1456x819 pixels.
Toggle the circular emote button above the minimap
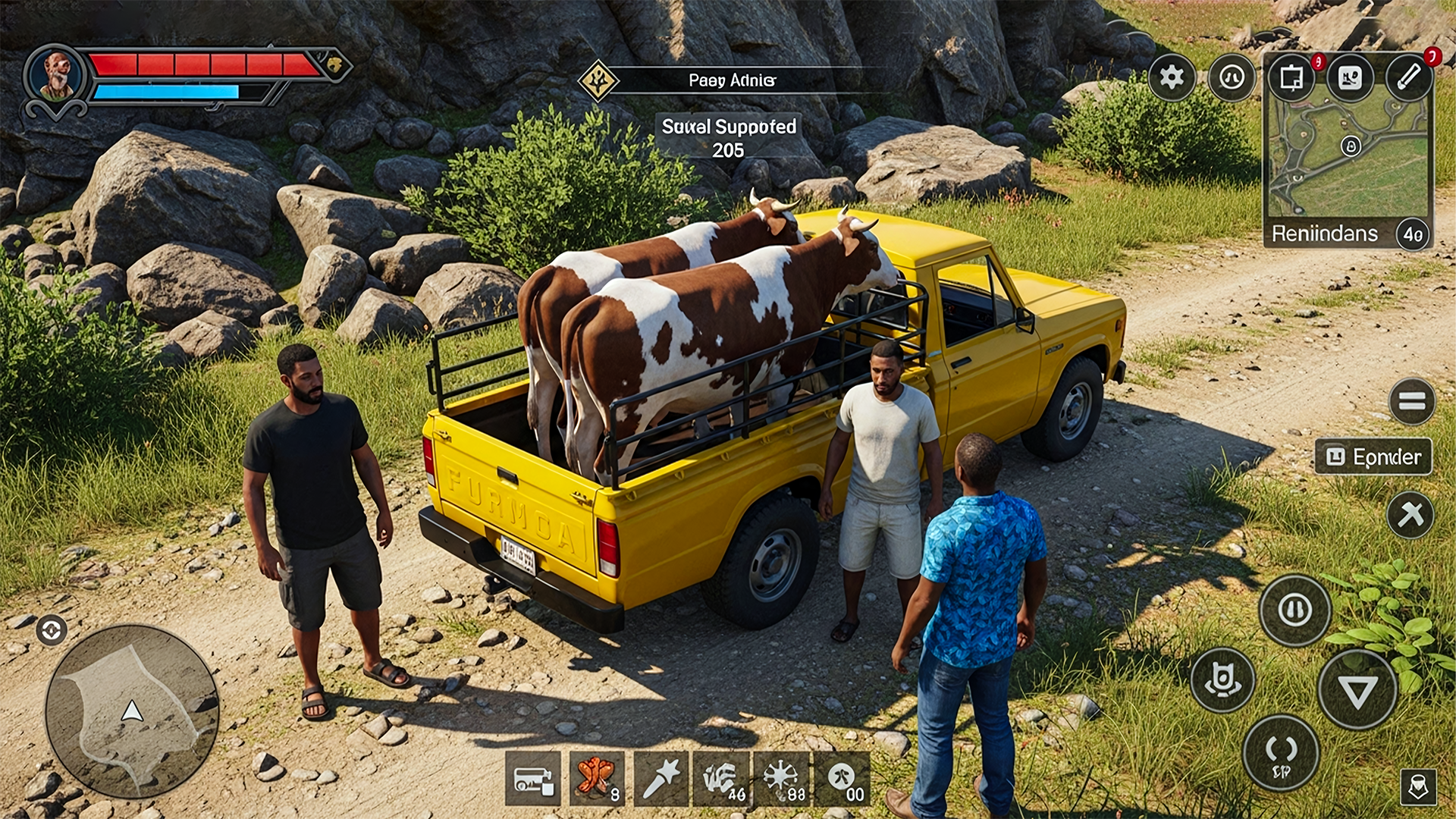(1232, 78)
